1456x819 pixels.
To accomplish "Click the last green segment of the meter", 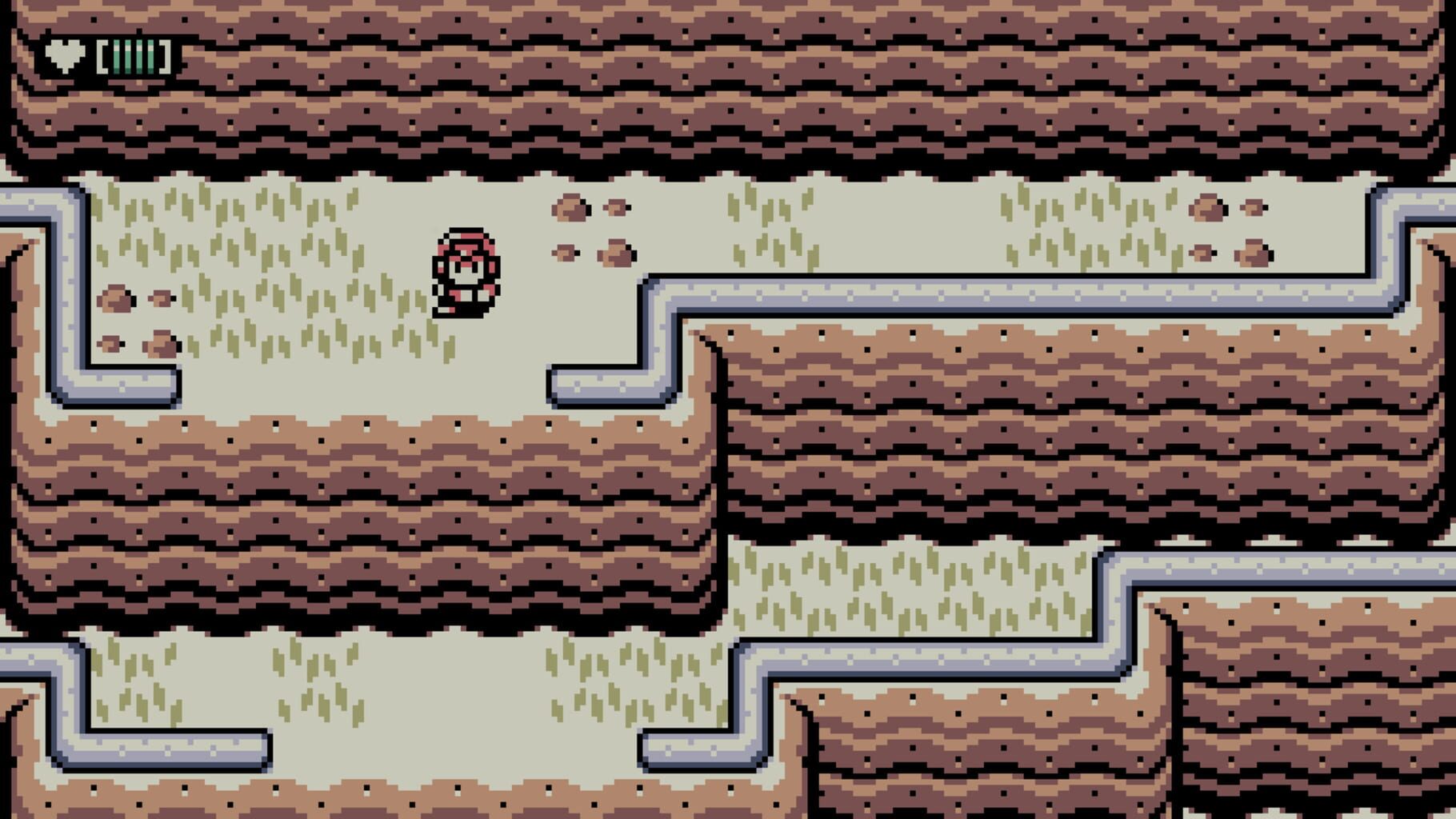I will click(x=151, y=57).
